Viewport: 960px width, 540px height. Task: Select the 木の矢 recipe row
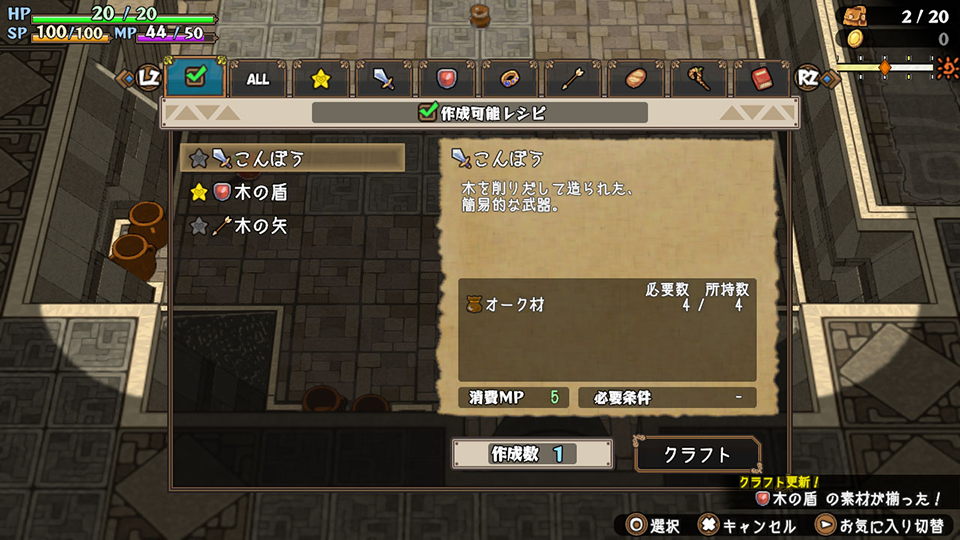260,226
